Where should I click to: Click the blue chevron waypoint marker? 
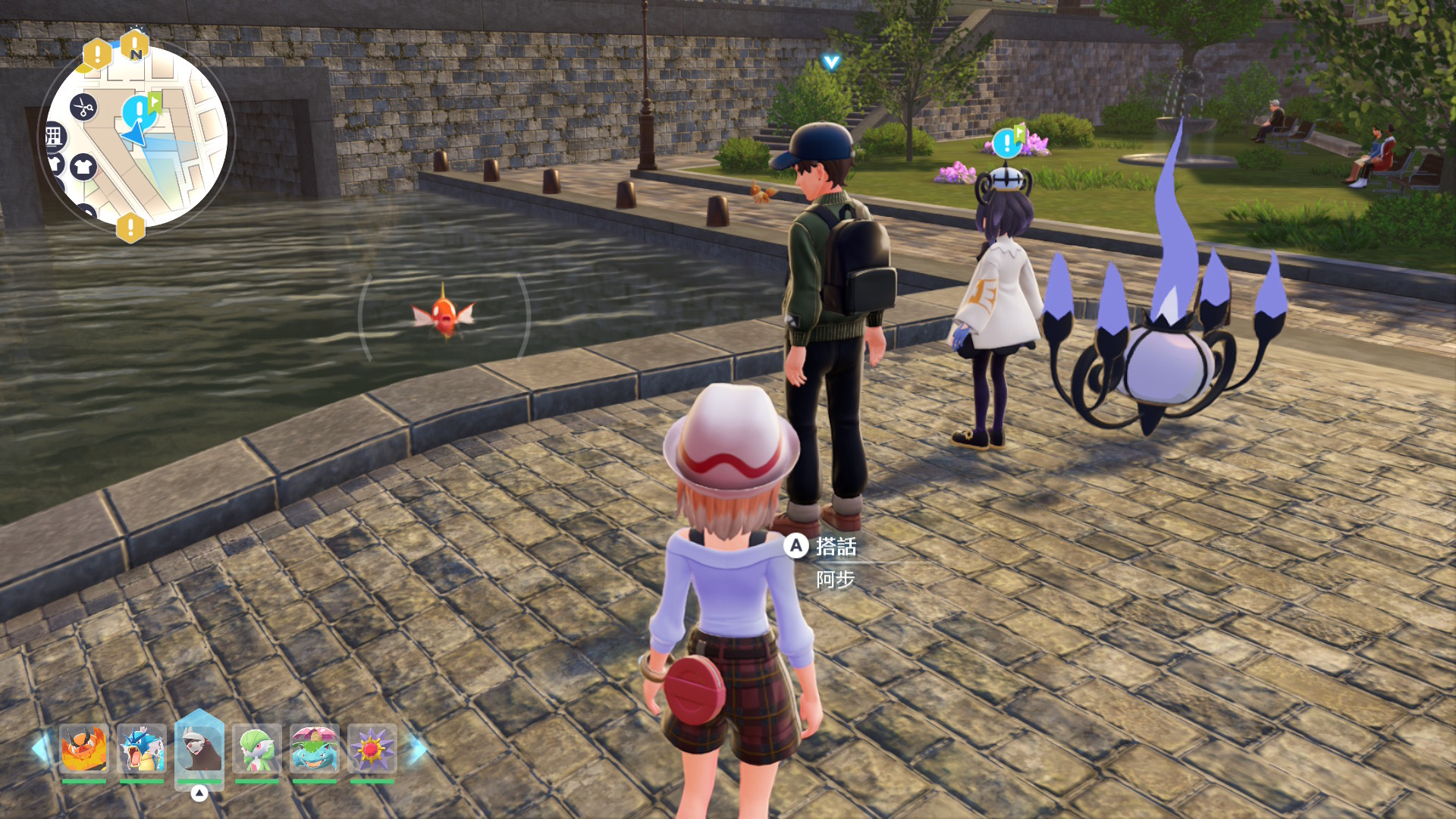tap(831, 62)
